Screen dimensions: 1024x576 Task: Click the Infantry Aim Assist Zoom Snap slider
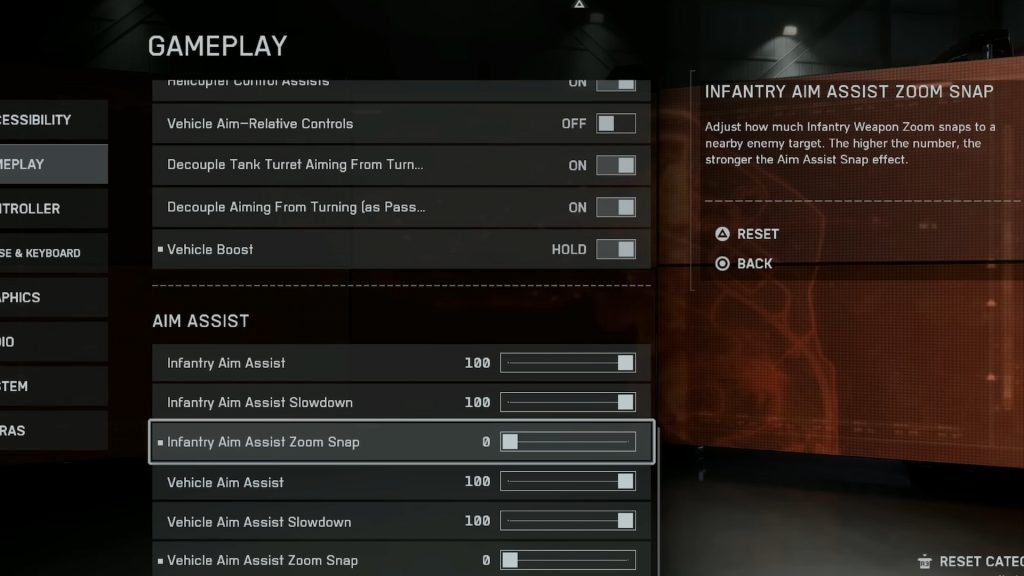(568, 442)
